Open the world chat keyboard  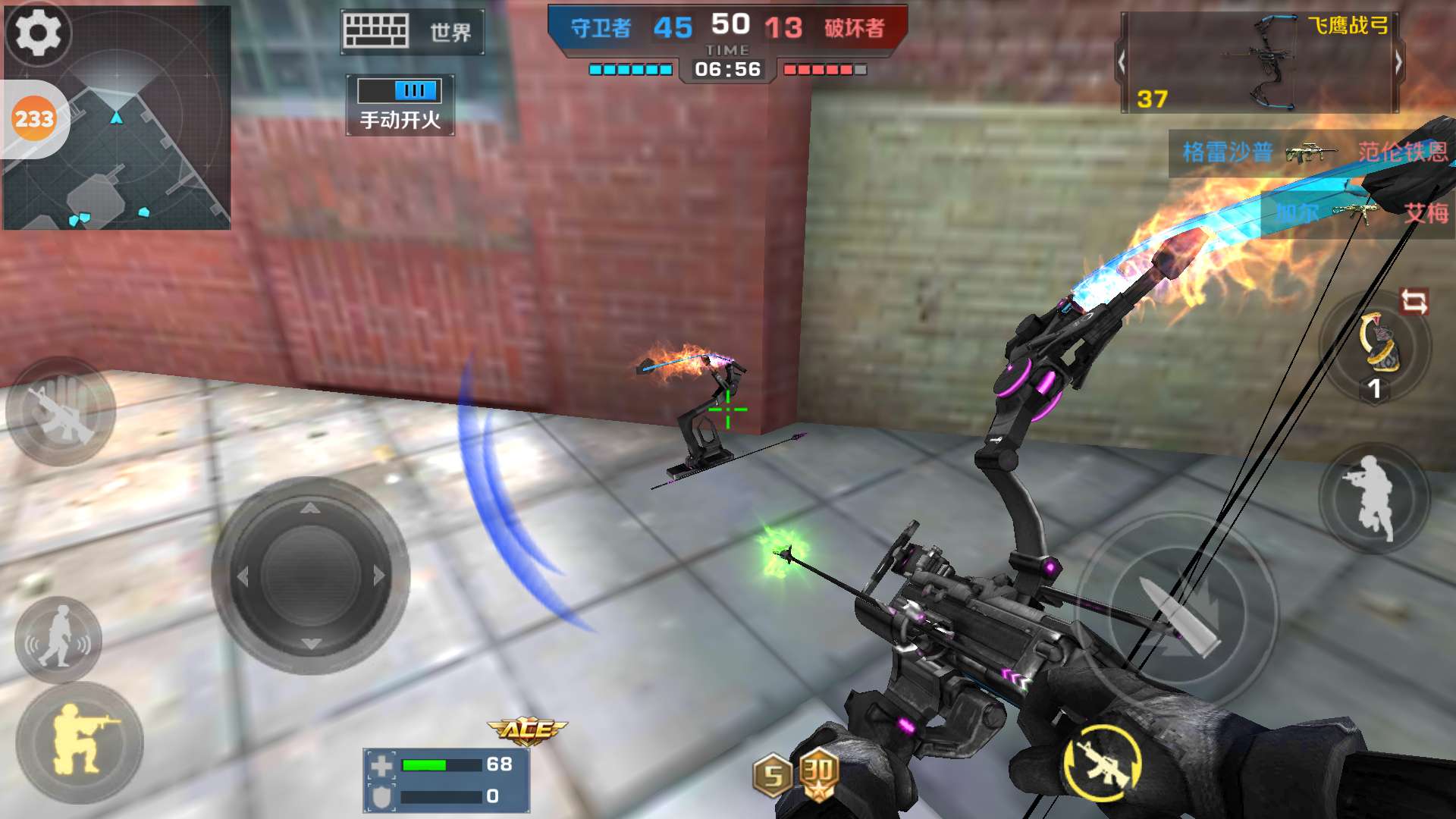(412, 32)
